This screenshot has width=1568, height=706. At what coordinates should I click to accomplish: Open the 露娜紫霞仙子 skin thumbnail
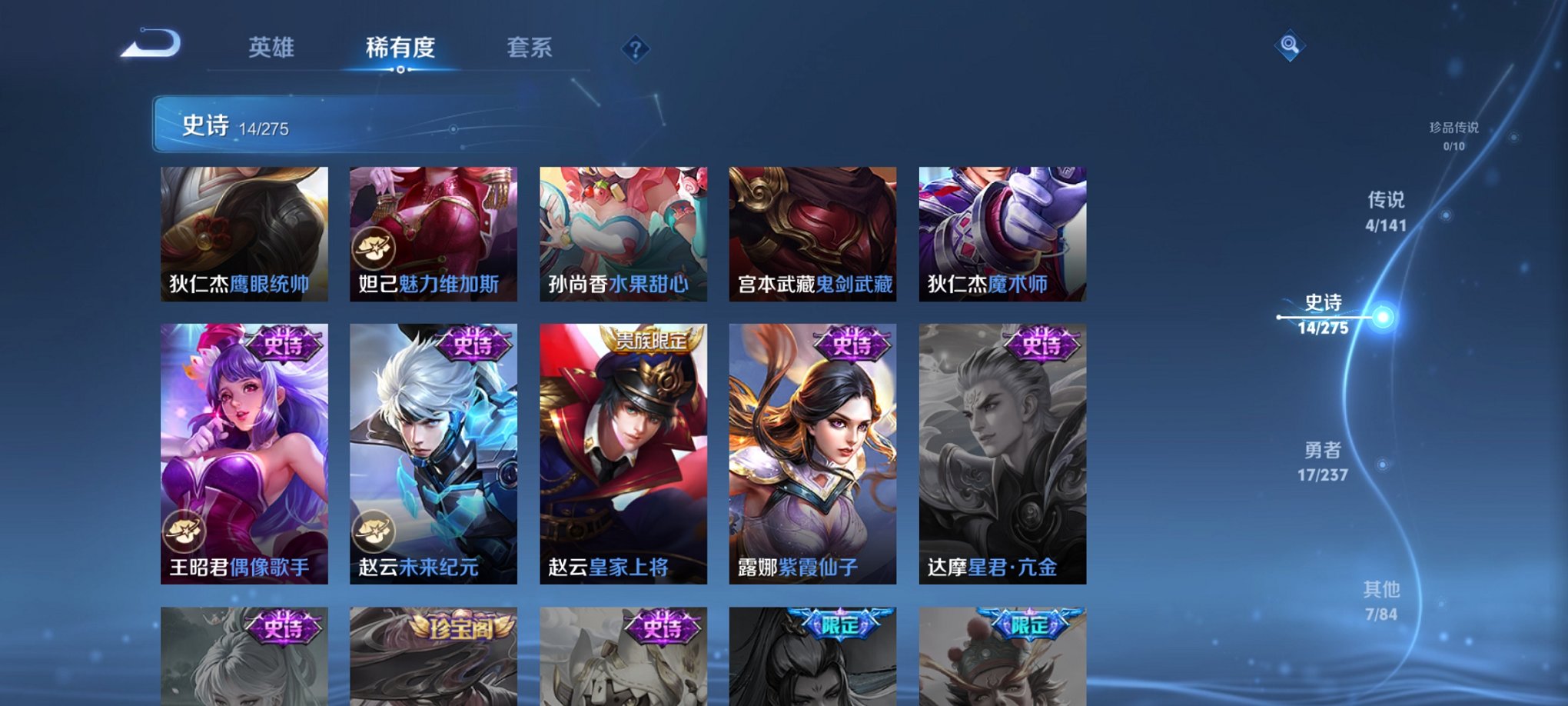click(813, 454)
